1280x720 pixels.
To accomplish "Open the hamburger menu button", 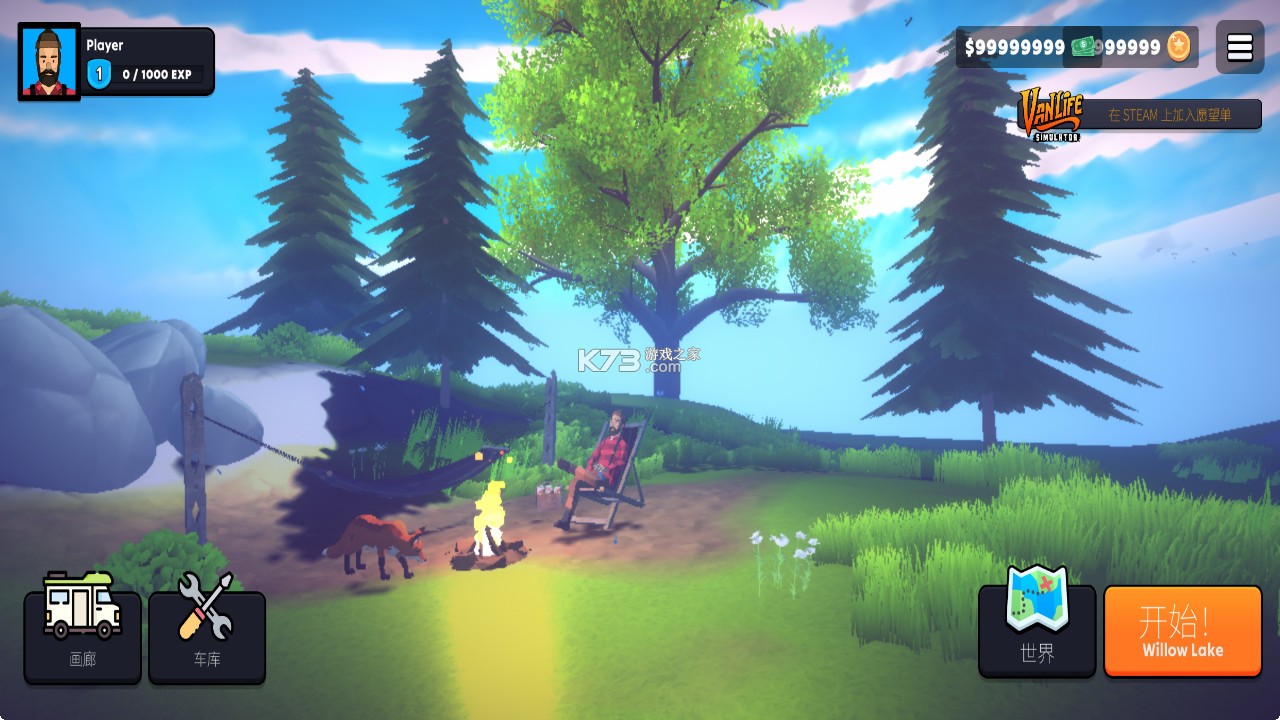I will [x=1239, y=47].
